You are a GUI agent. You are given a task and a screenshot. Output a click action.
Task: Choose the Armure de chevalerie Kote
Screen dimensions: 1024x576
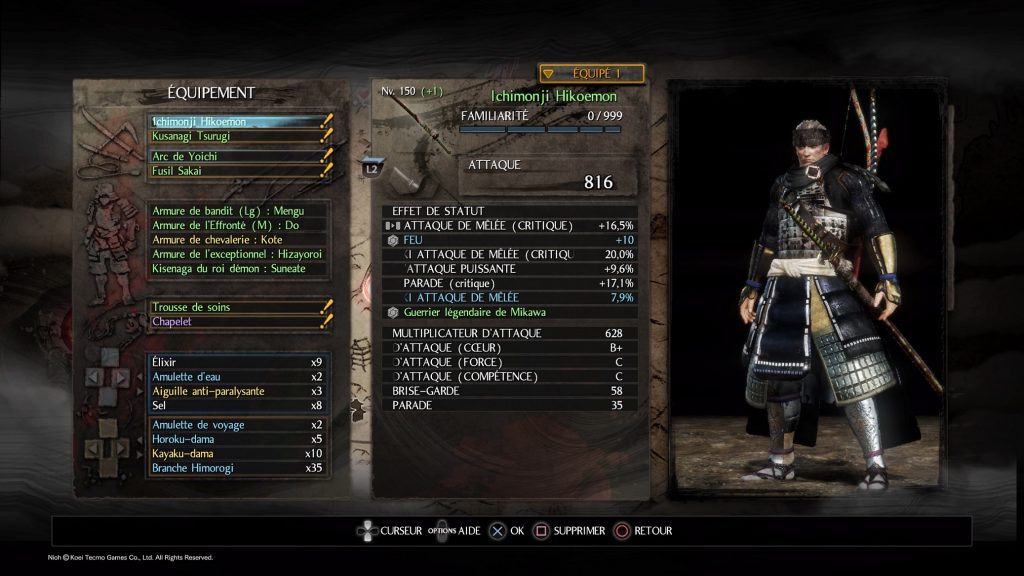236,240
